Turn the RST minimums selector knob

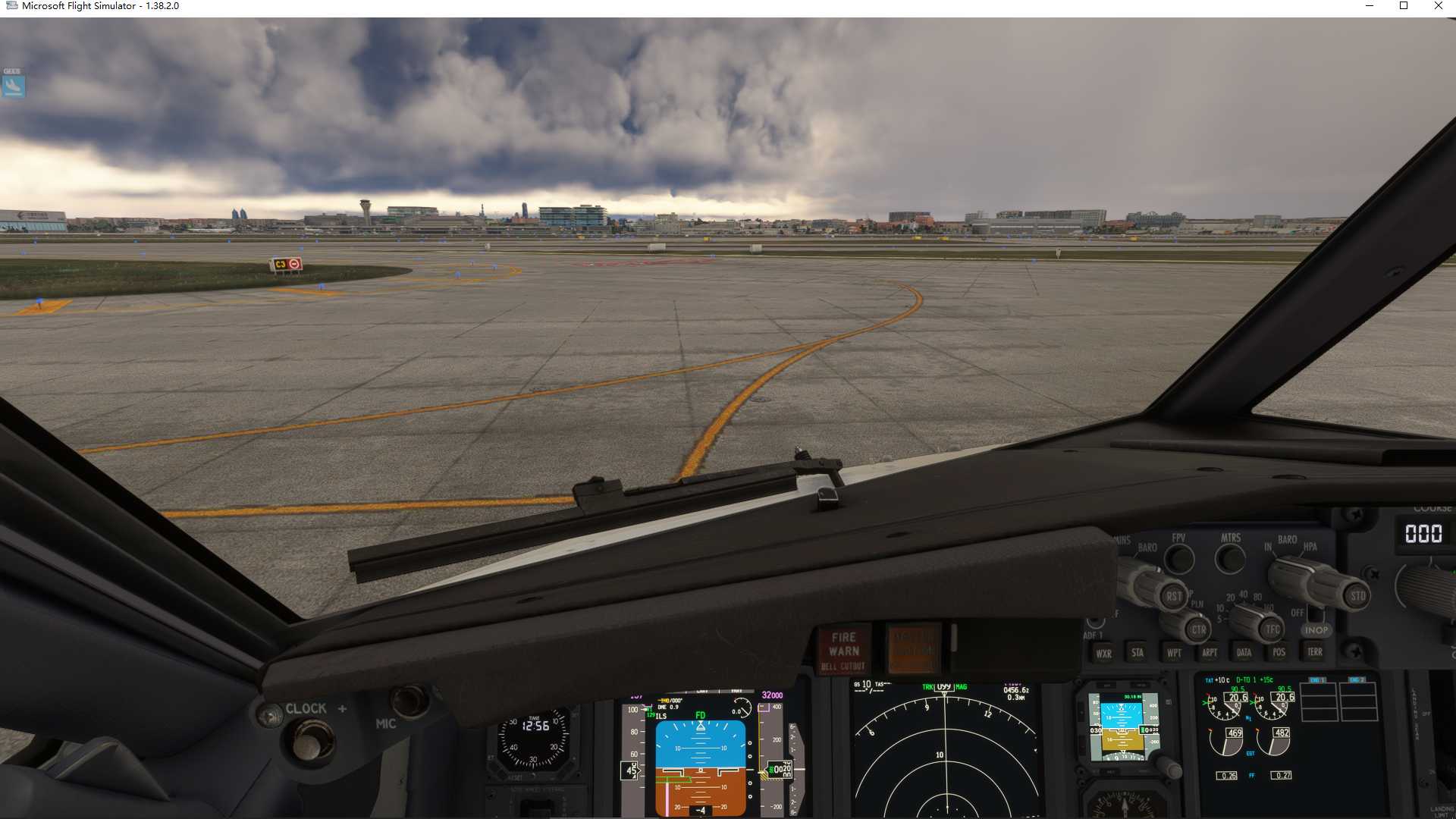coord(1174,597)
